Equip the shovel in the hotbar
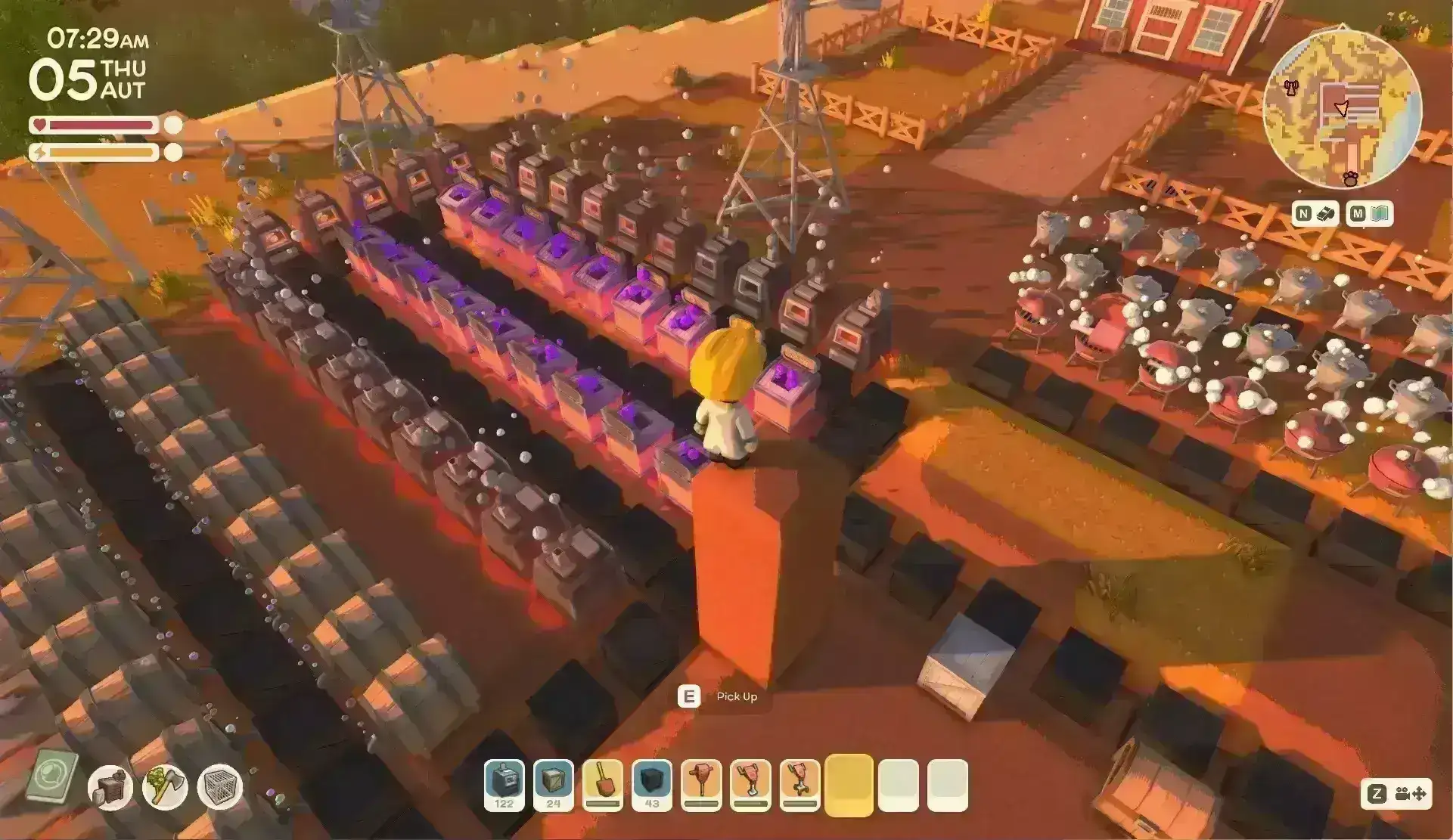Image resolution: width=1453 pixels, height=840 pixels. tap(603, 785)
